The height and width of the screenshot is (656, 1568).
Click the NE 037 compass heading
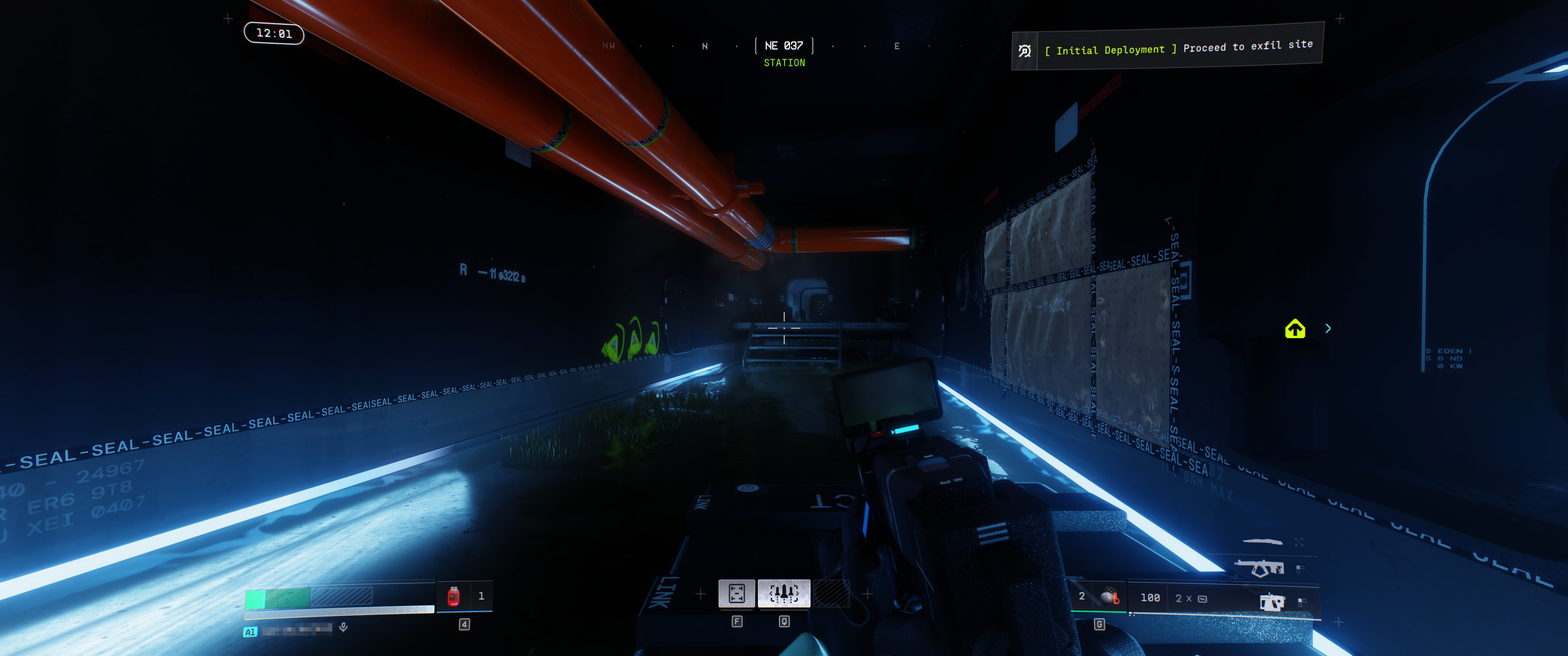pyautogui.click(x=784, y=46)
